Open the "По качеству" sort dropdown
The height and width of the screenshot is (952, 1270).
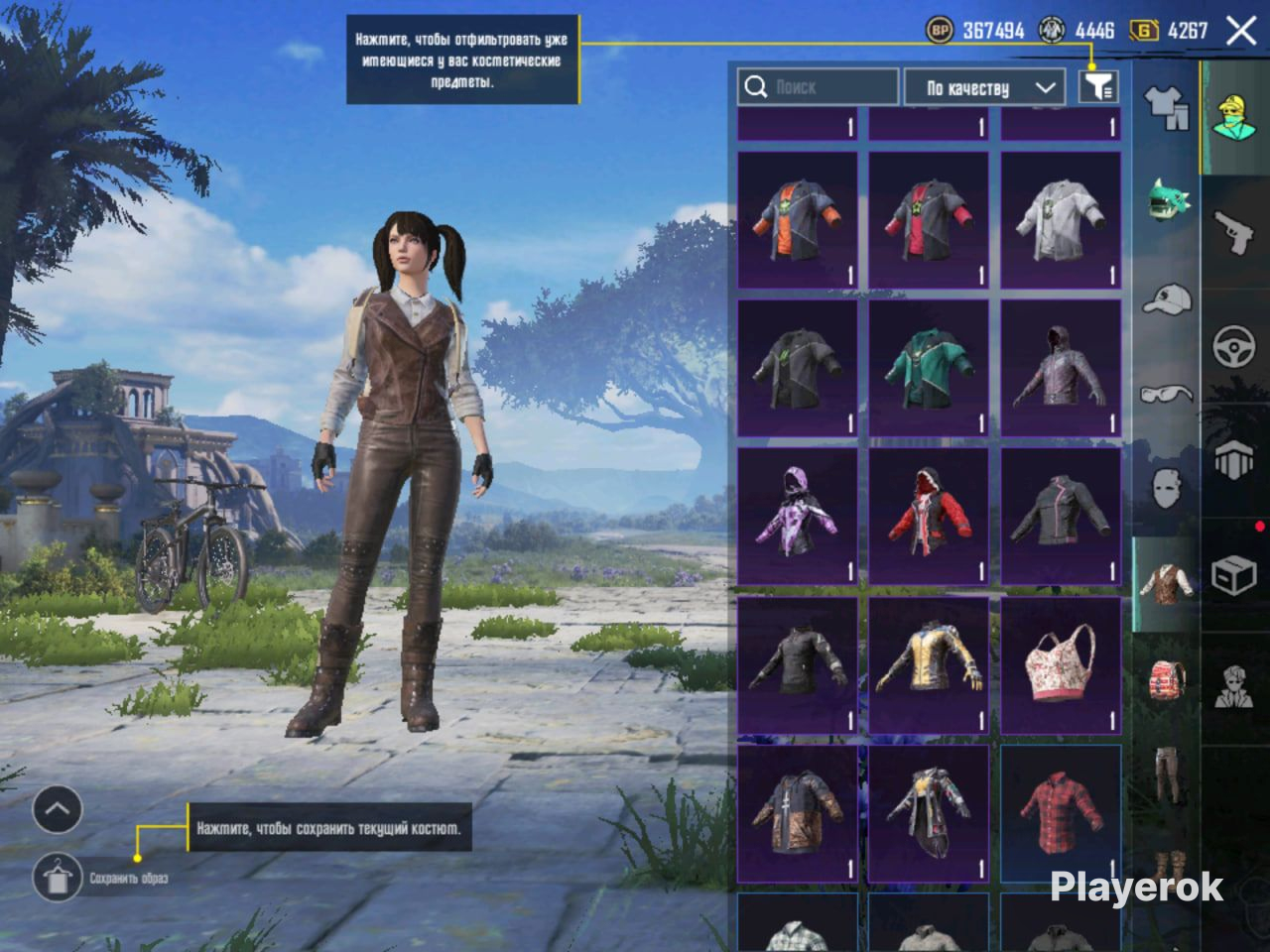coord(984,87)
